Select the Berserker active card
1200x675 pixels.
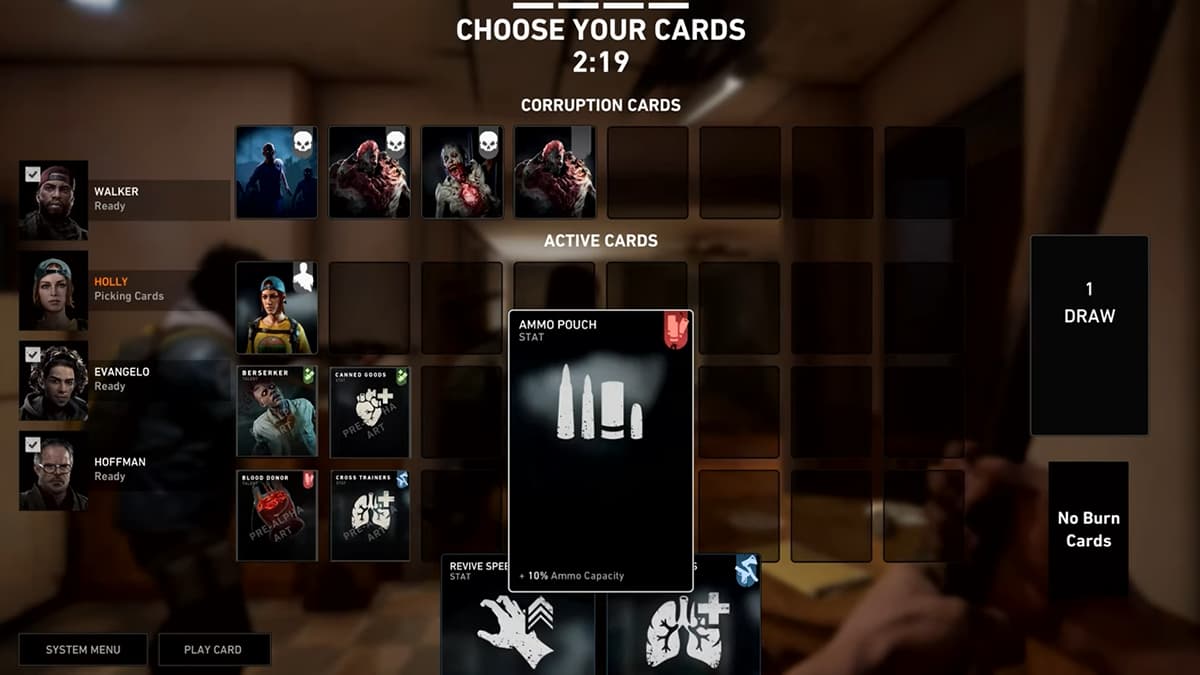click(x=277, y=411)
